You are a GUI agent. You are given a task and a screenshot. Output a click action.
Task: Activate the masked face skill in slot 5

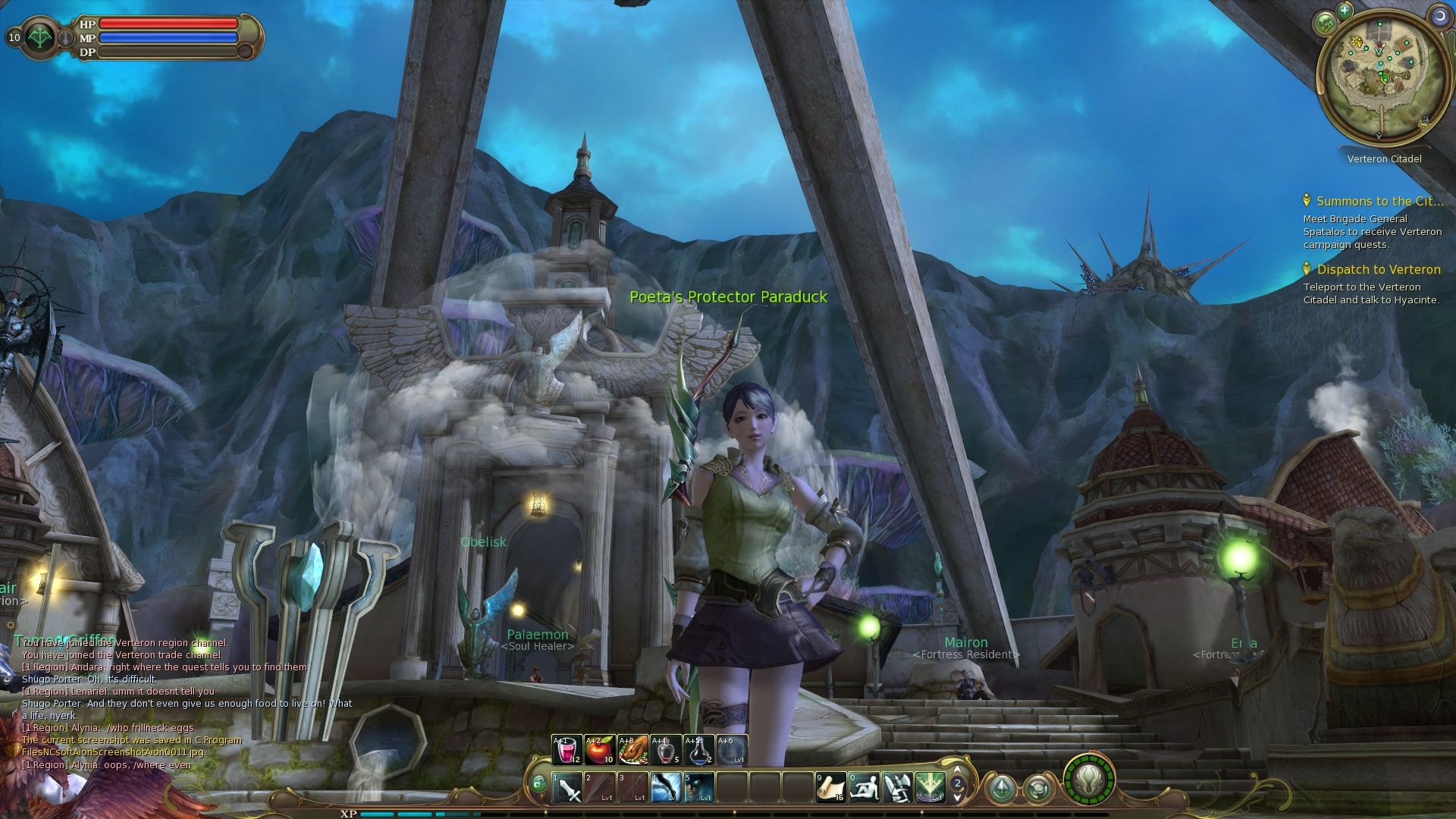pyautogui.click(x=698, y=788)
